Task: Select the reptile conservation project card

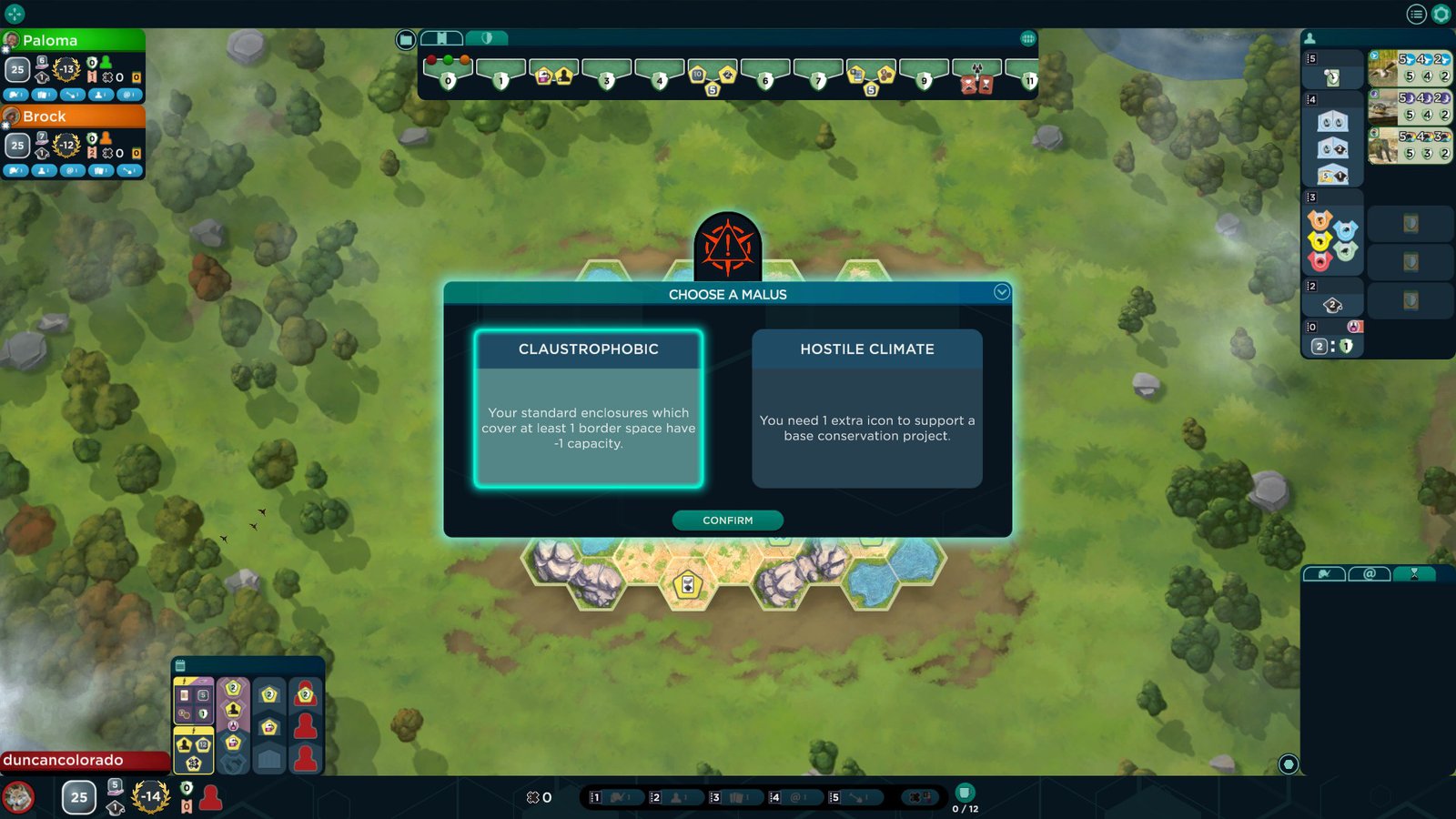Action: click(1410, 106)
